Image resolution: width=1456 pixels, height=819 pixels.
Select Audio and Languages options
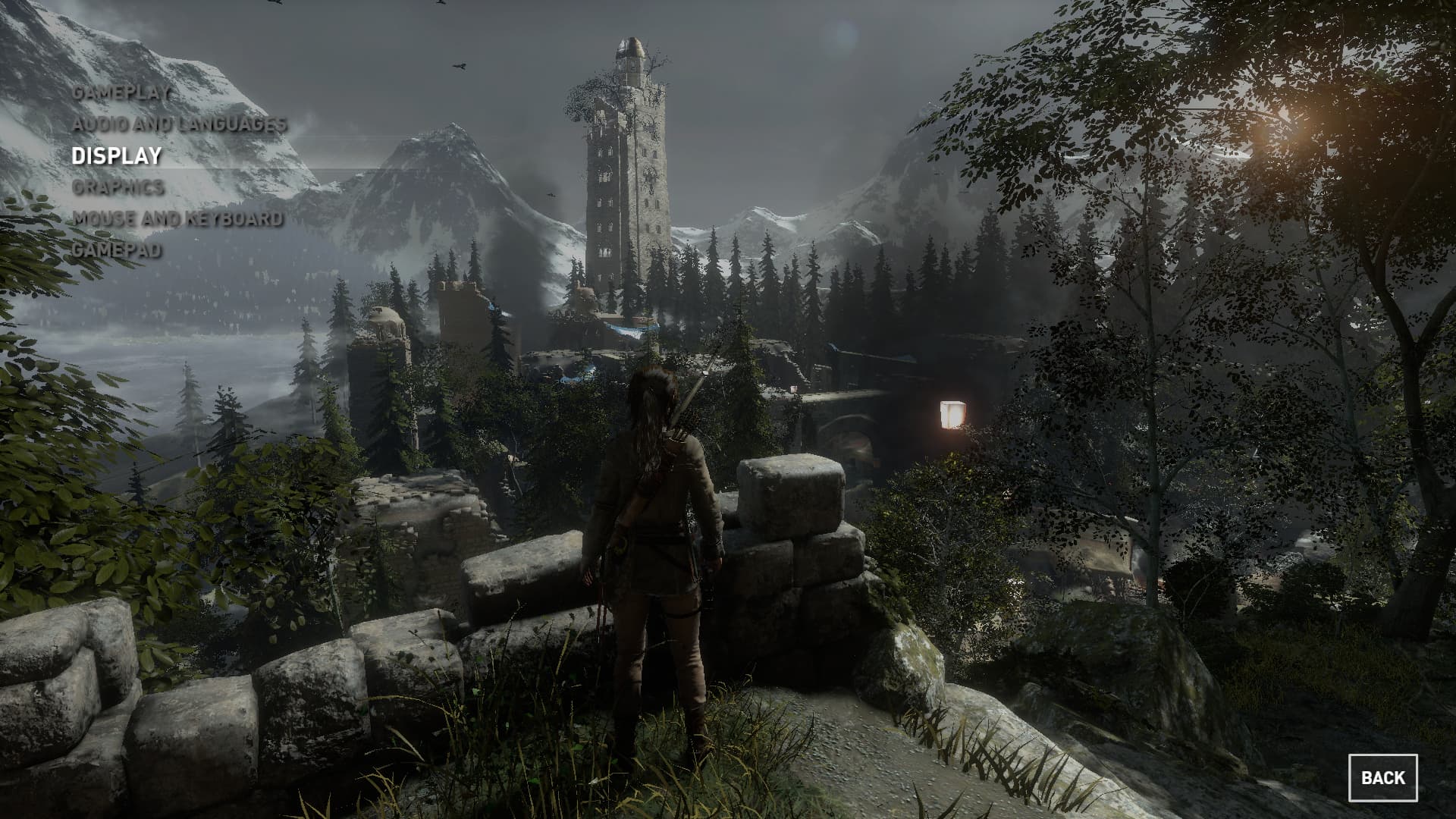point(180,124)
